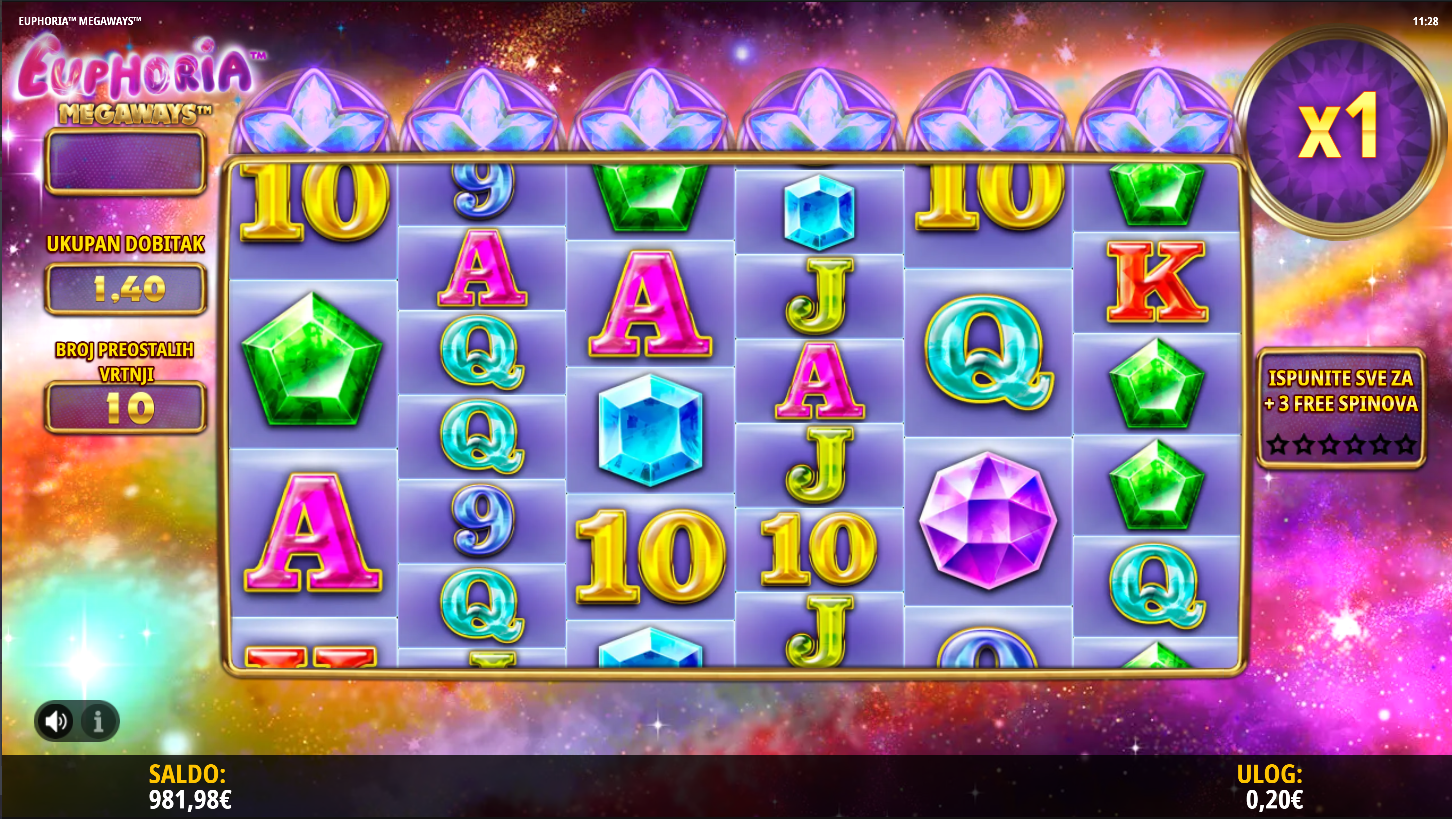The width and height of the screenshot is (1452, 819).
Task: Open the game info button
Action: point(98,721)
